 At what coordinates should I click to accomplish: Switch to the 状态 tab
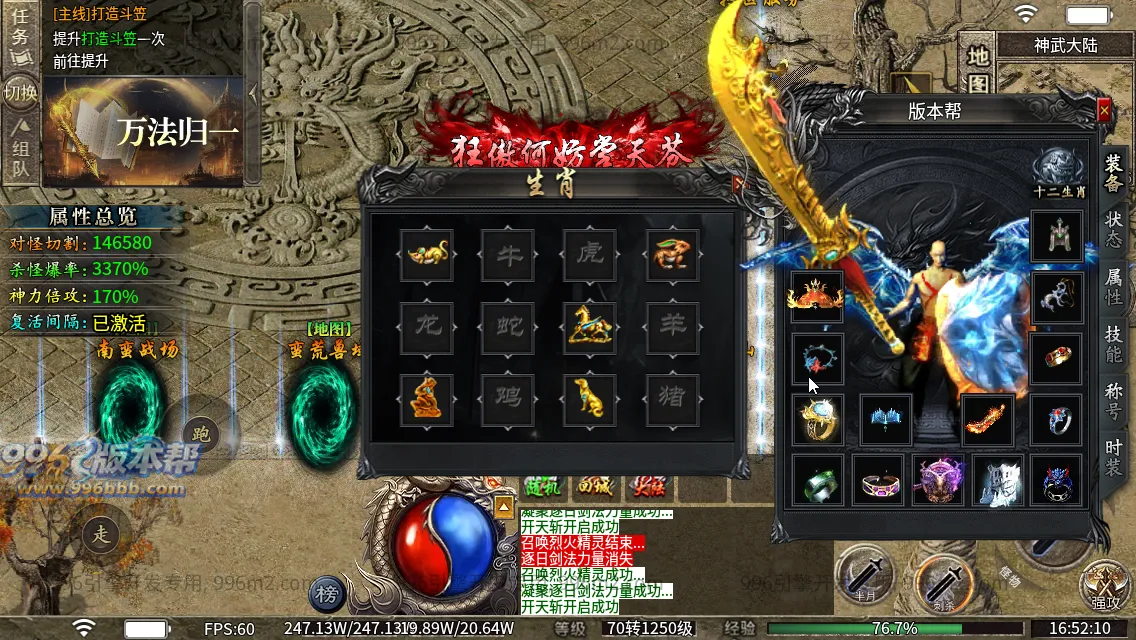click(x=1113, y=229)
